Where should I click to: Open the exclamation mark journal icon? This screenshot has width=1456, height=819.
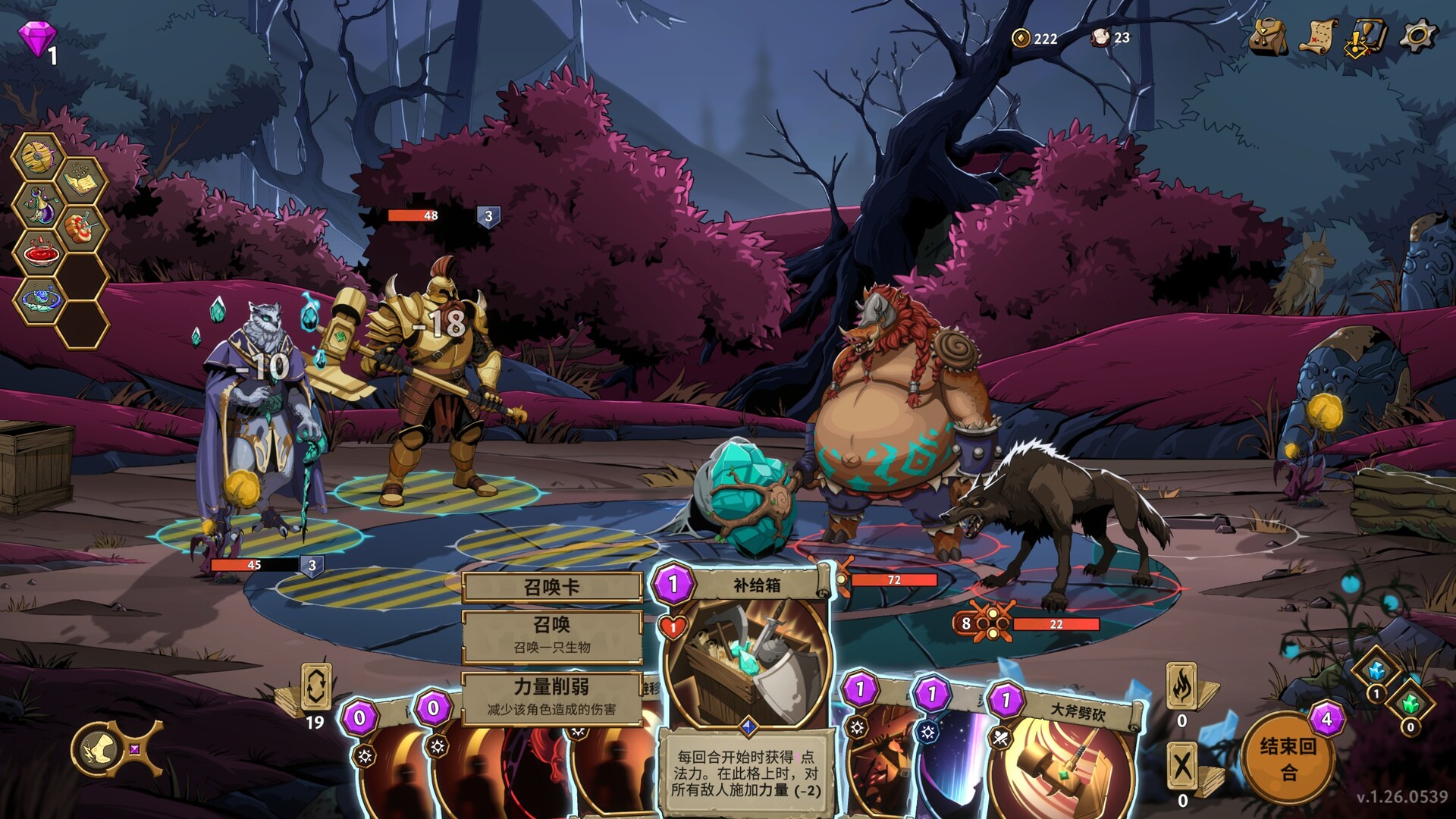(1366, 37)
